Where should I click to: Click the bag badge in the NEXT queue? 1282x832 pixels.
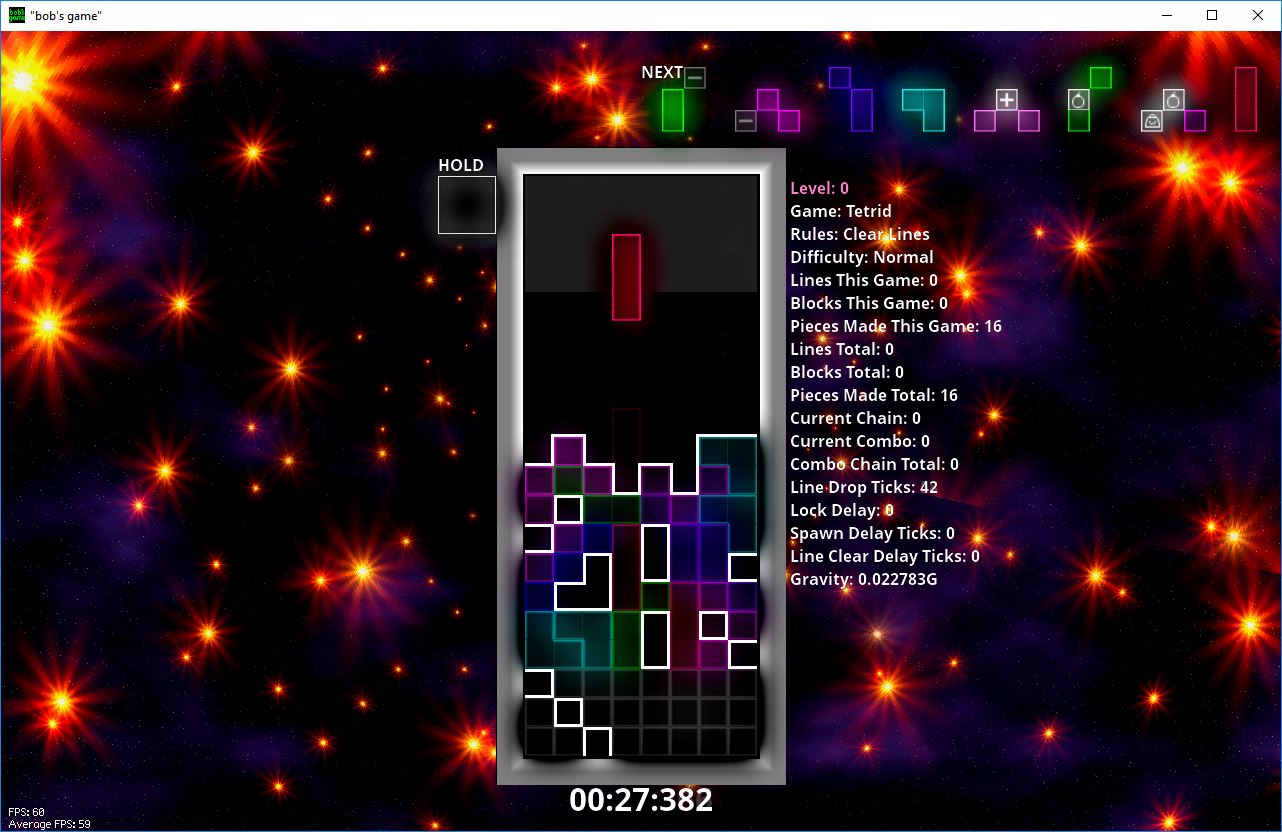[x=1152, y=121]
